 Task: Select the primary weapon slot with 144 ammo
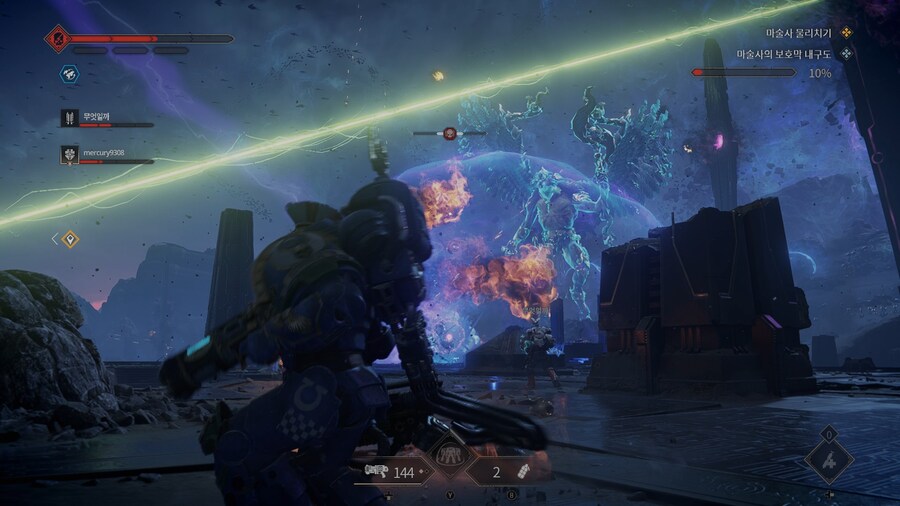(391, 472)
